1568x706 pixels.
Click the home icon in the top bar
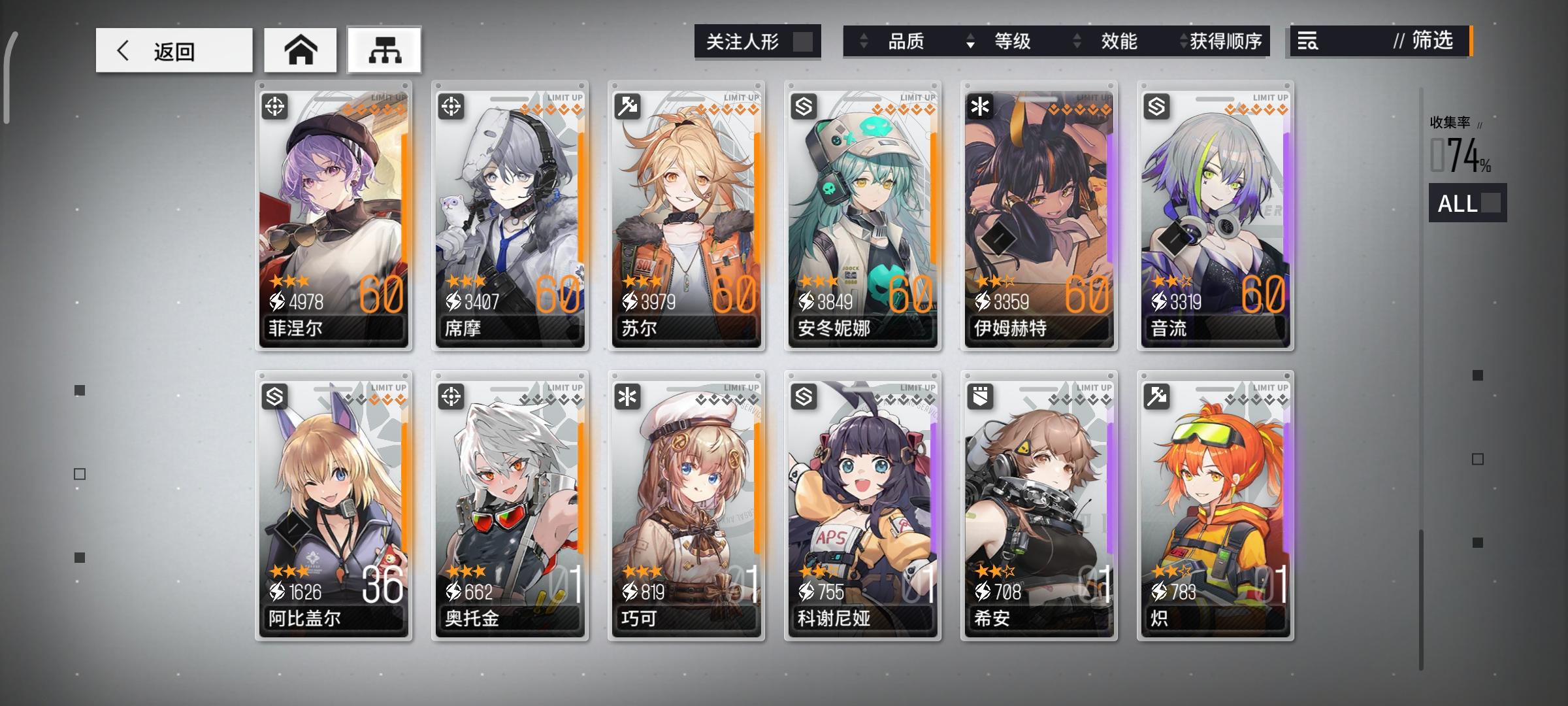pos(300,49)
